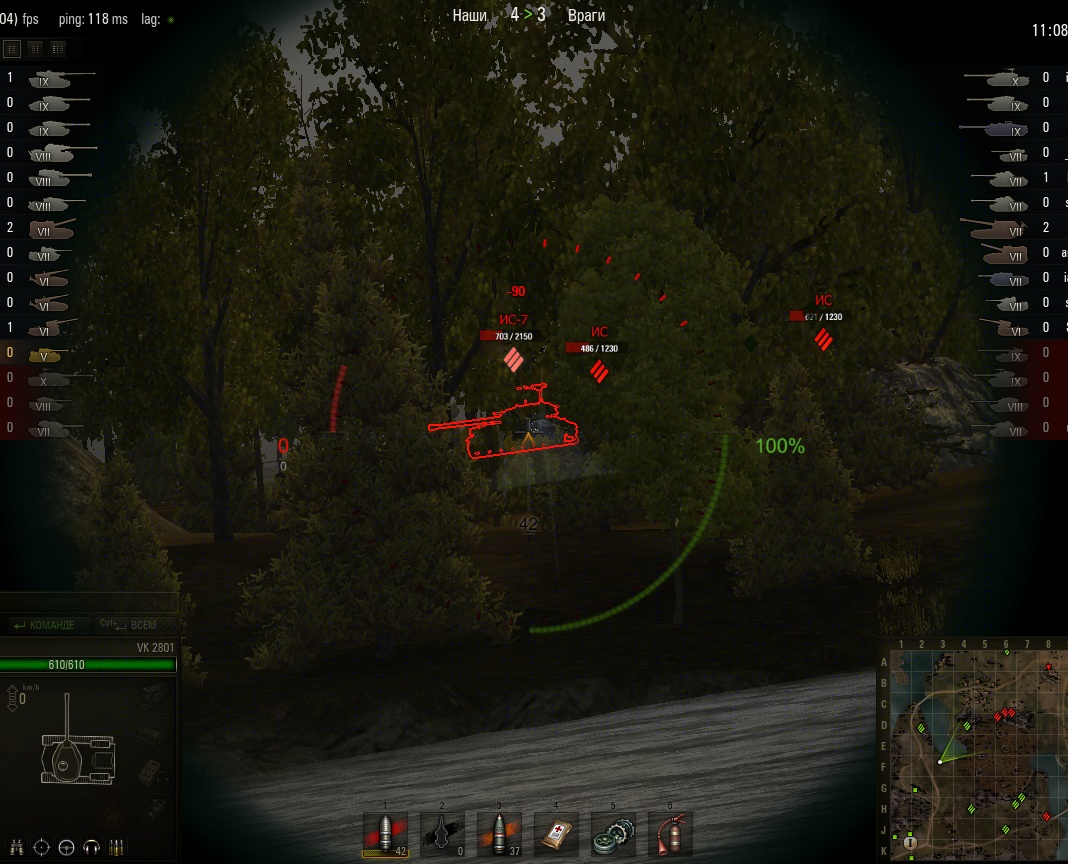This screenshot has width=1068, height=864.
Task: Switch team list to two-column view
Action: (x=35, y=48)
